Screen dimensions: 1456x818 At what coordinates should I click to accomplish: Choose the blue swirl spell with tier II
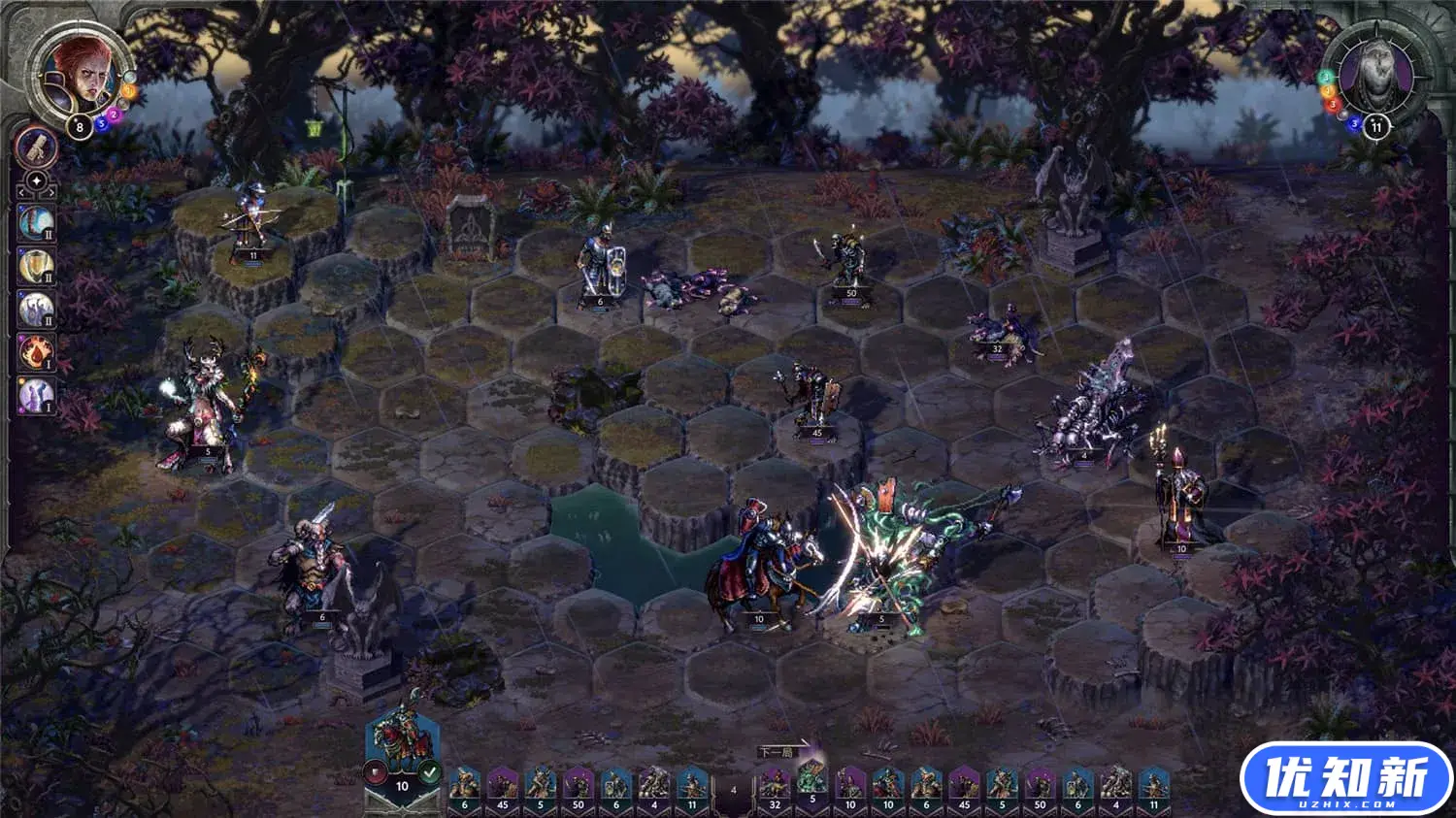[36, 222]
